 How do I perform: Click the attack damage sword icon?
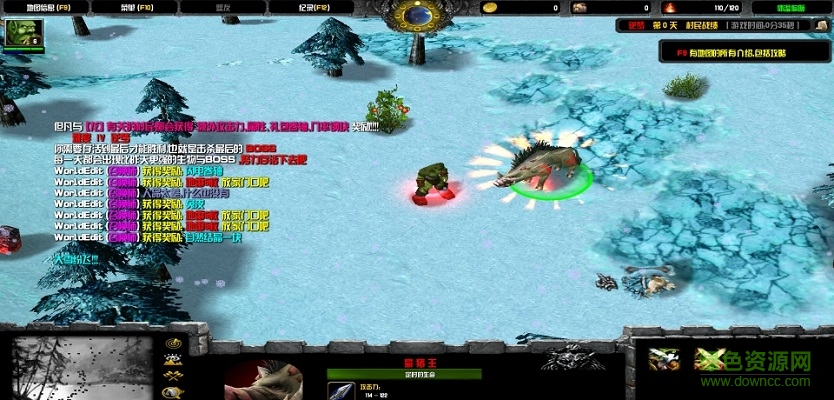pyautogui.click(x=340, y=390)
